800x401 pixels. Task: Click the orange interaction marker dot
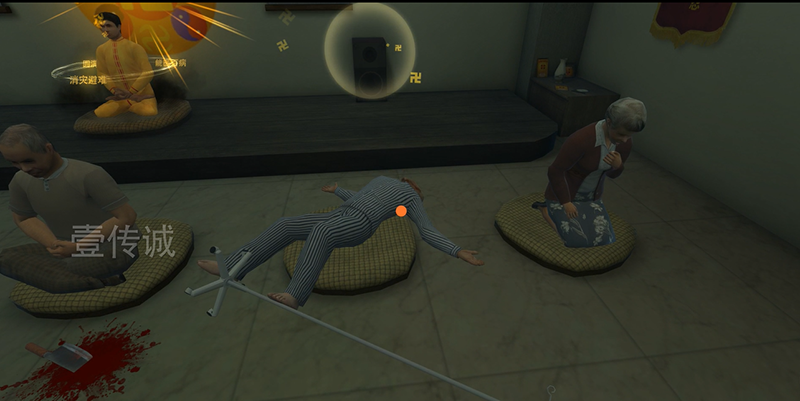click(401, 211)
